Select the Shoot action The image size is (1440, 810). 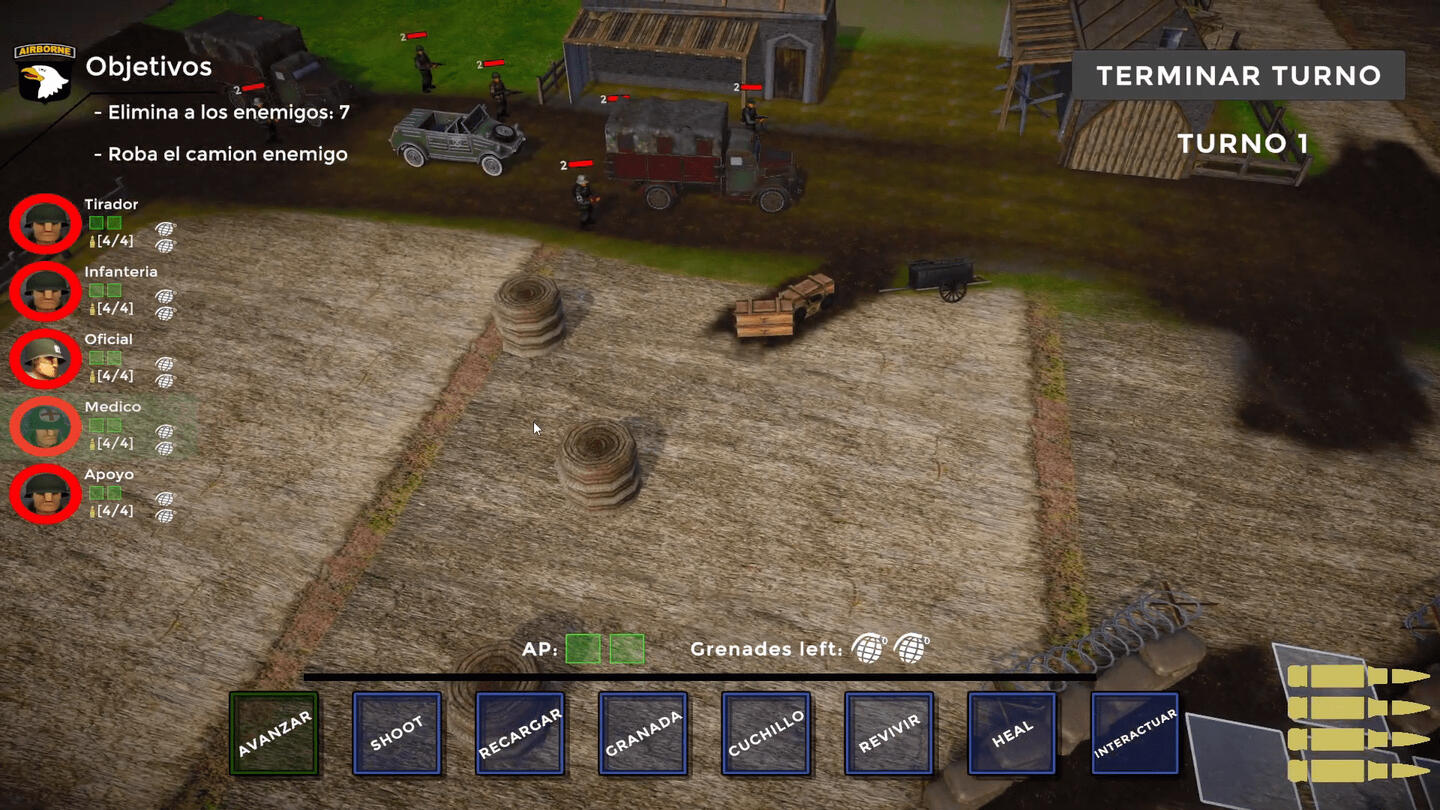pyautogui.click(x=397, y=733)
